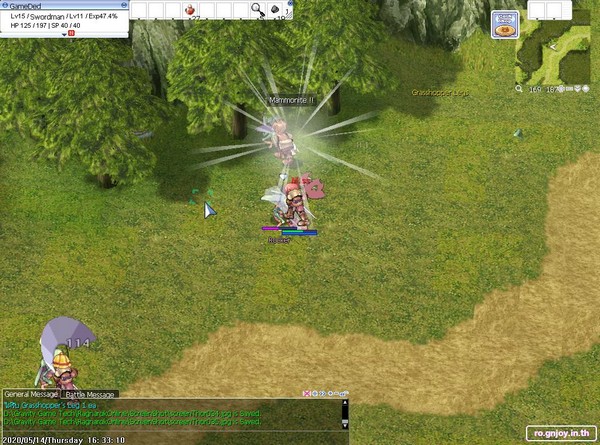
Task: Select the dark stone hotbar item
Action: click(x=277, y=9)
